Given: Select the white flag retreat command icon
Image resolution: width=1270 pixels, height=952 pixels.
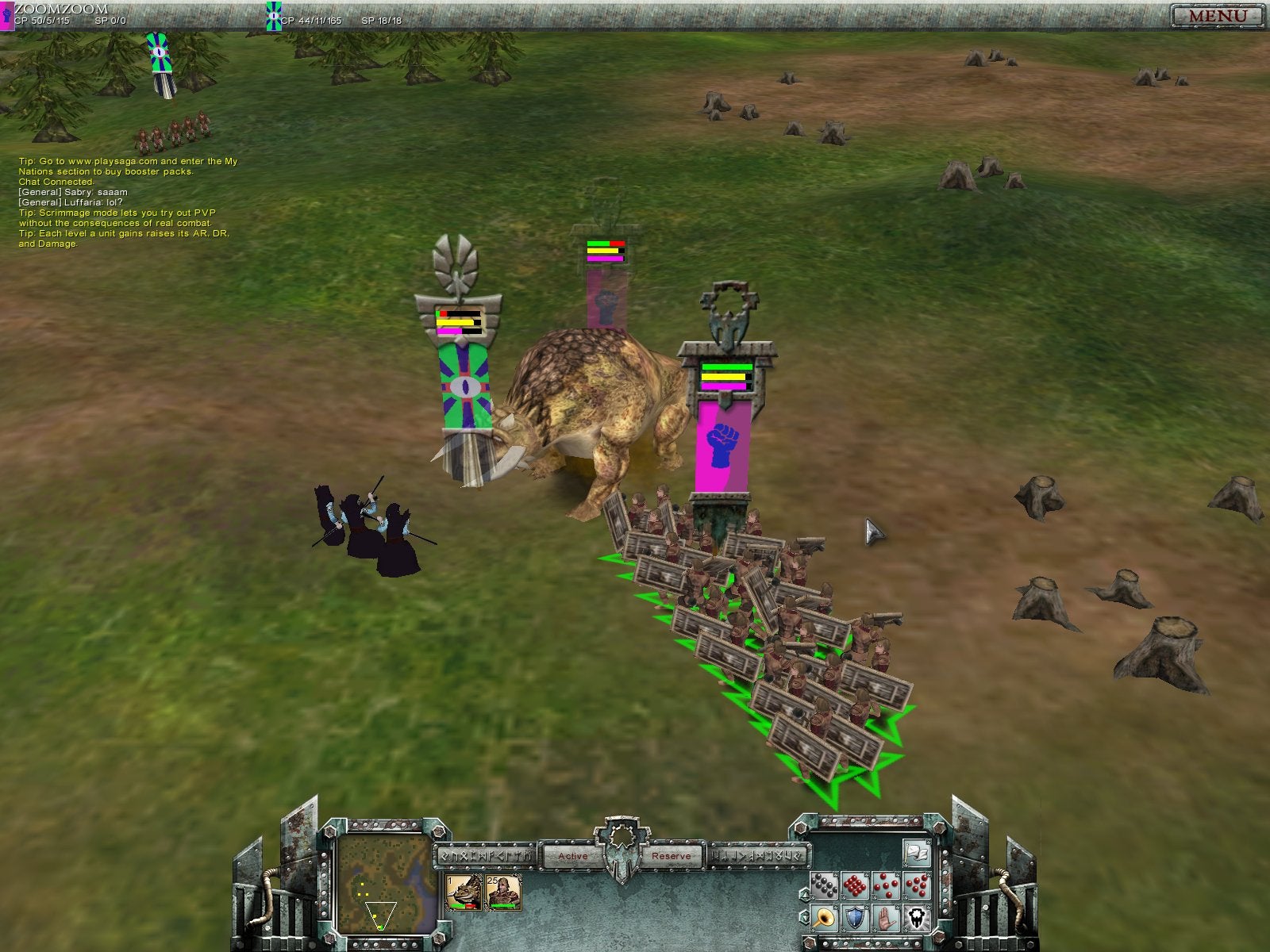Looking at the screenshot, I should pyautogui.click(x=917, y=853).
